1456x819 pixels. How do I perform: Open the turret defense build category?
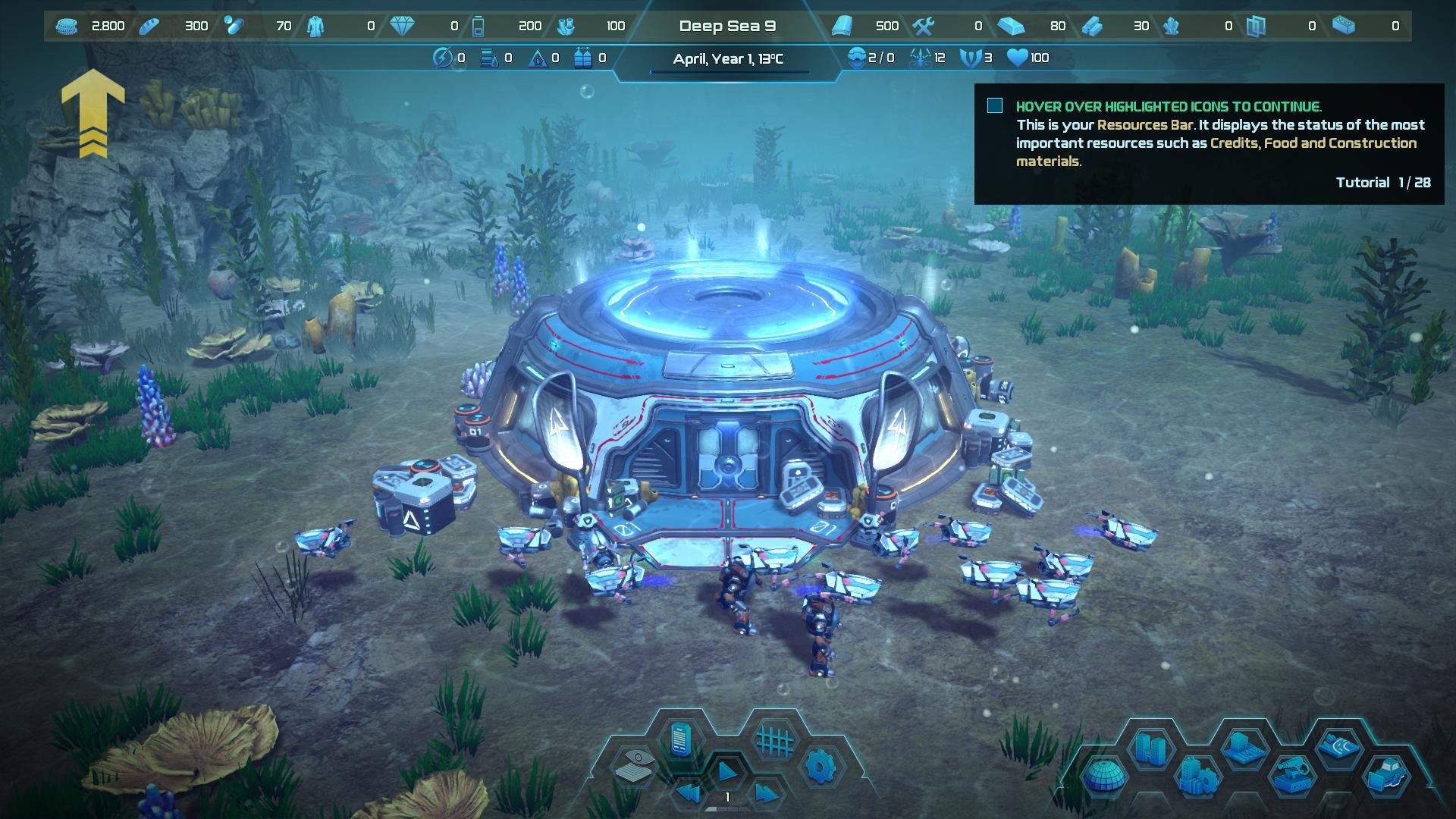[x=1292, y=776]
